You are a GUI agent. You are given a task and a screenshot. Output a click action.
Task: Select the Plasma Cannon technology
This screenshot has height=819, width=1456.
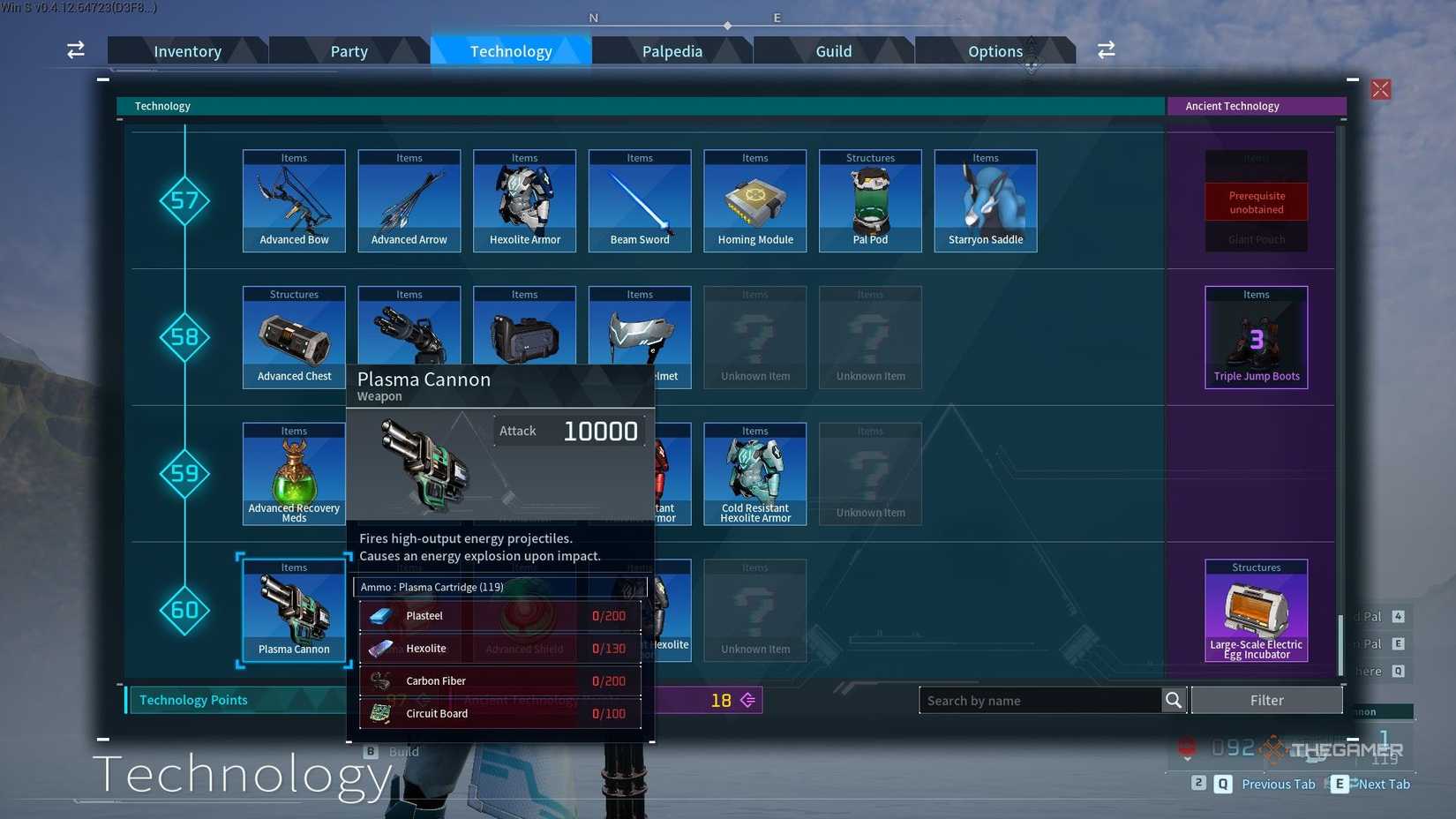click(x=293, y=610)
